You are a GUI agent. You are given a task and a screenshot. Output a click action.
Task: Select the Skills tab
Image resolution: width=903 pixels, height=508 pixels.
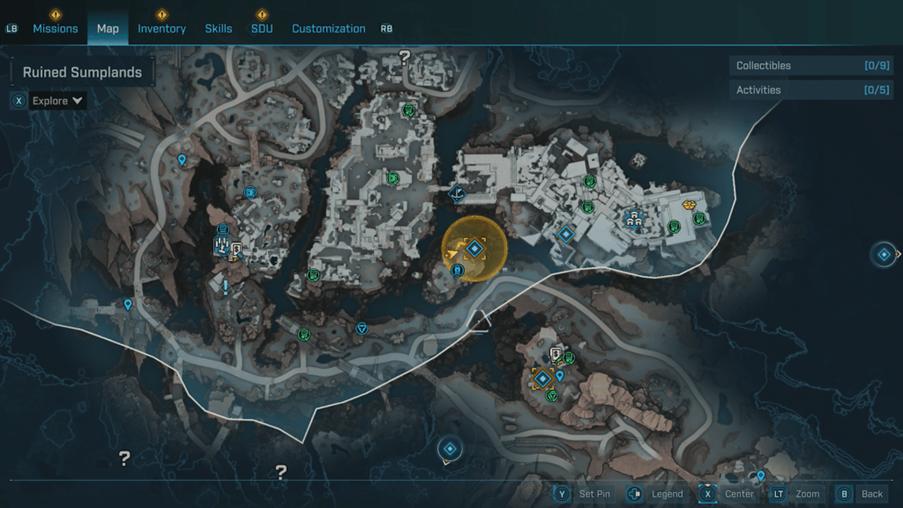[219, 29]
